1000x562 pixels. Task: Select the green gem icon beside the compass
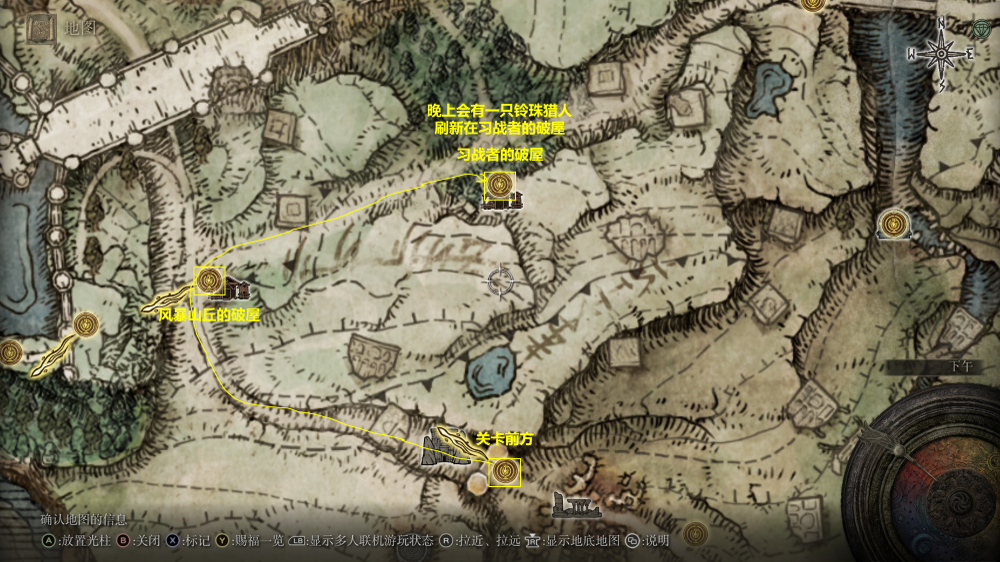[980, 29]
